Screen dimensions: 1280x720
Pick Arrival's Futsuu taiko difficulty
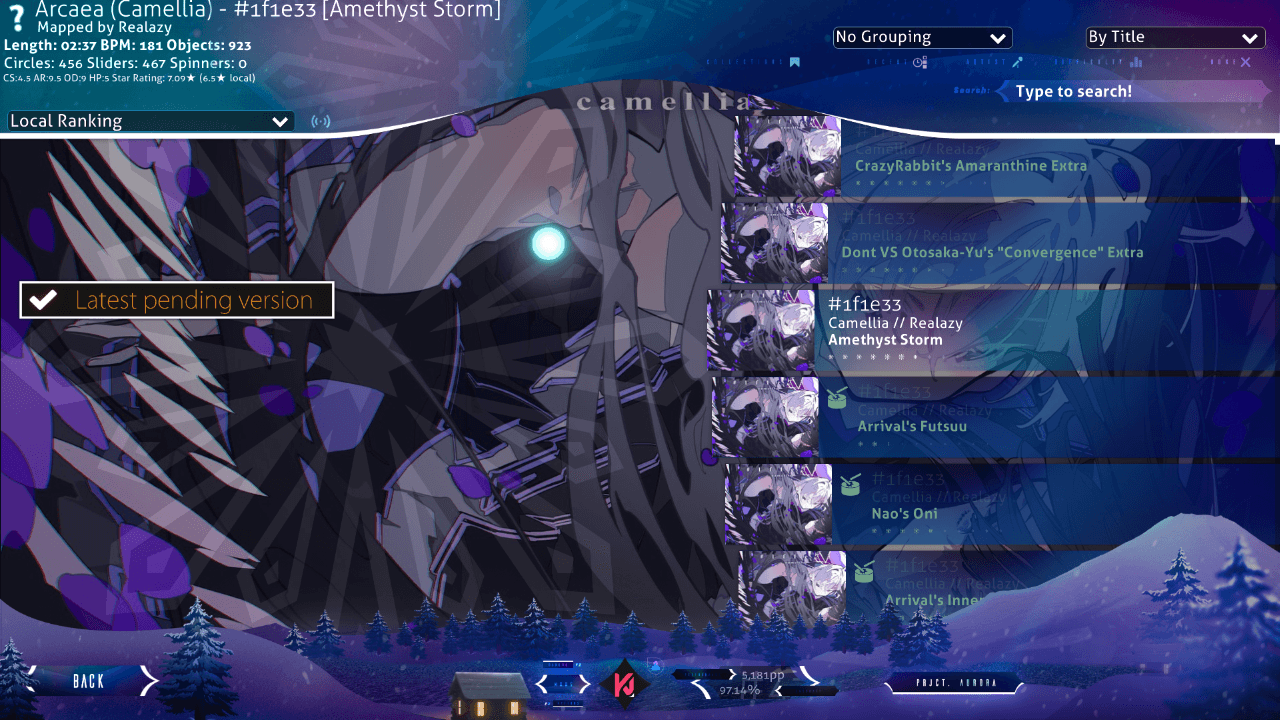click(990, 420)
